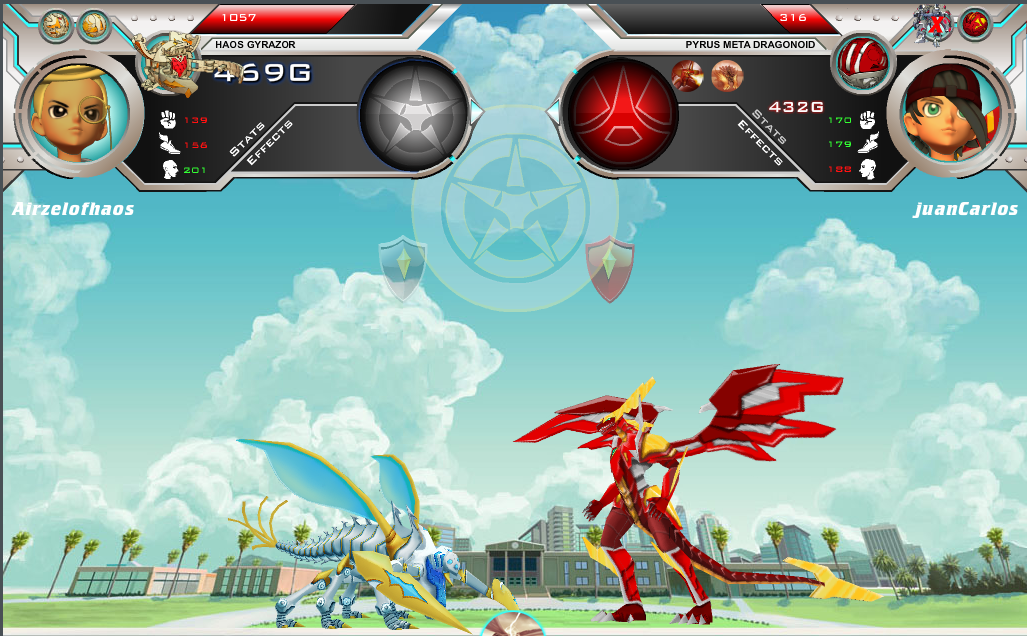
Task: Select the small red Pyrus reserve Bakugan ball
Action: coord(974,24)
